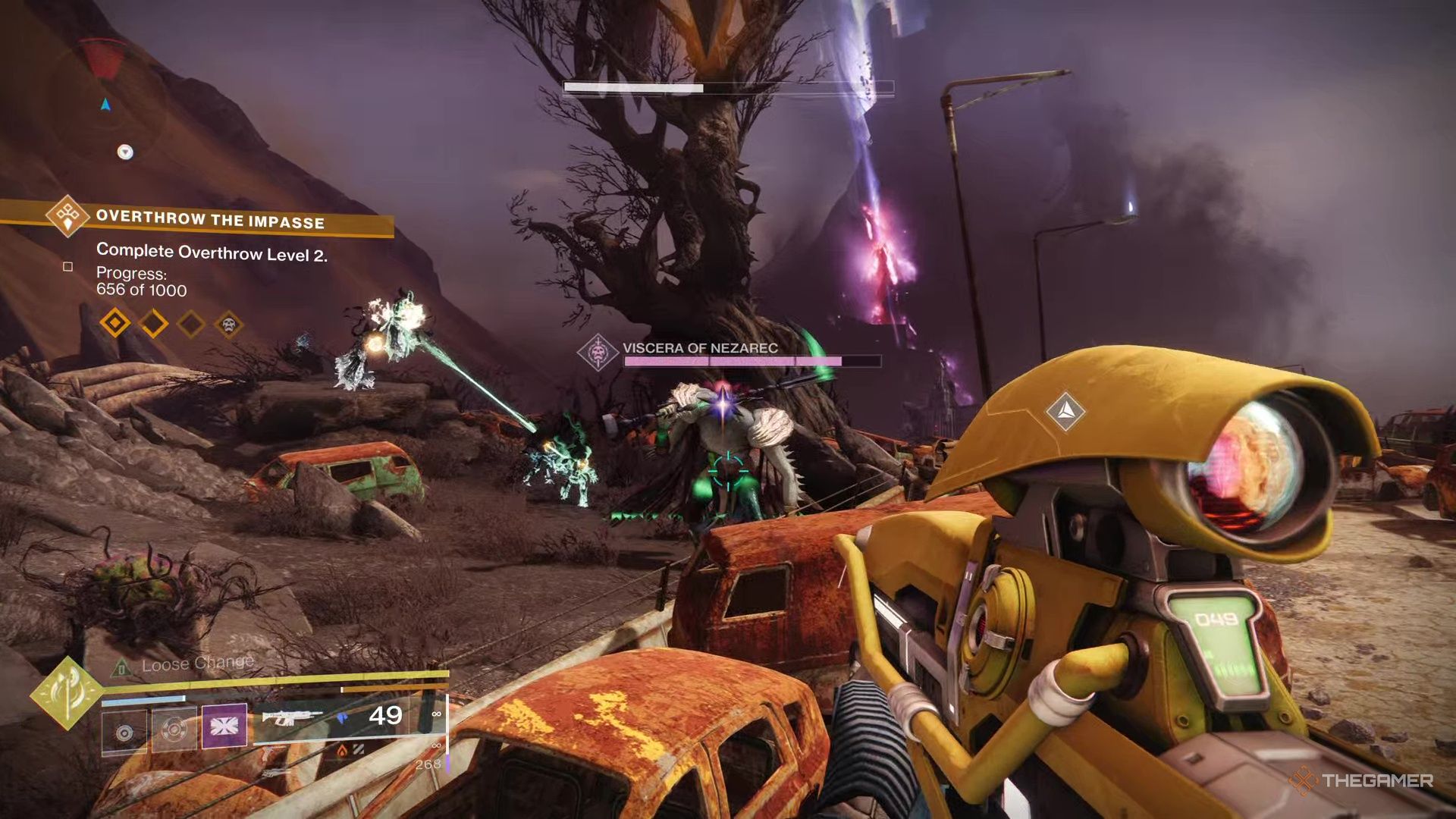
Task: Click the Viscera of Nezarec sigil icon
Action: coord(599,350)
